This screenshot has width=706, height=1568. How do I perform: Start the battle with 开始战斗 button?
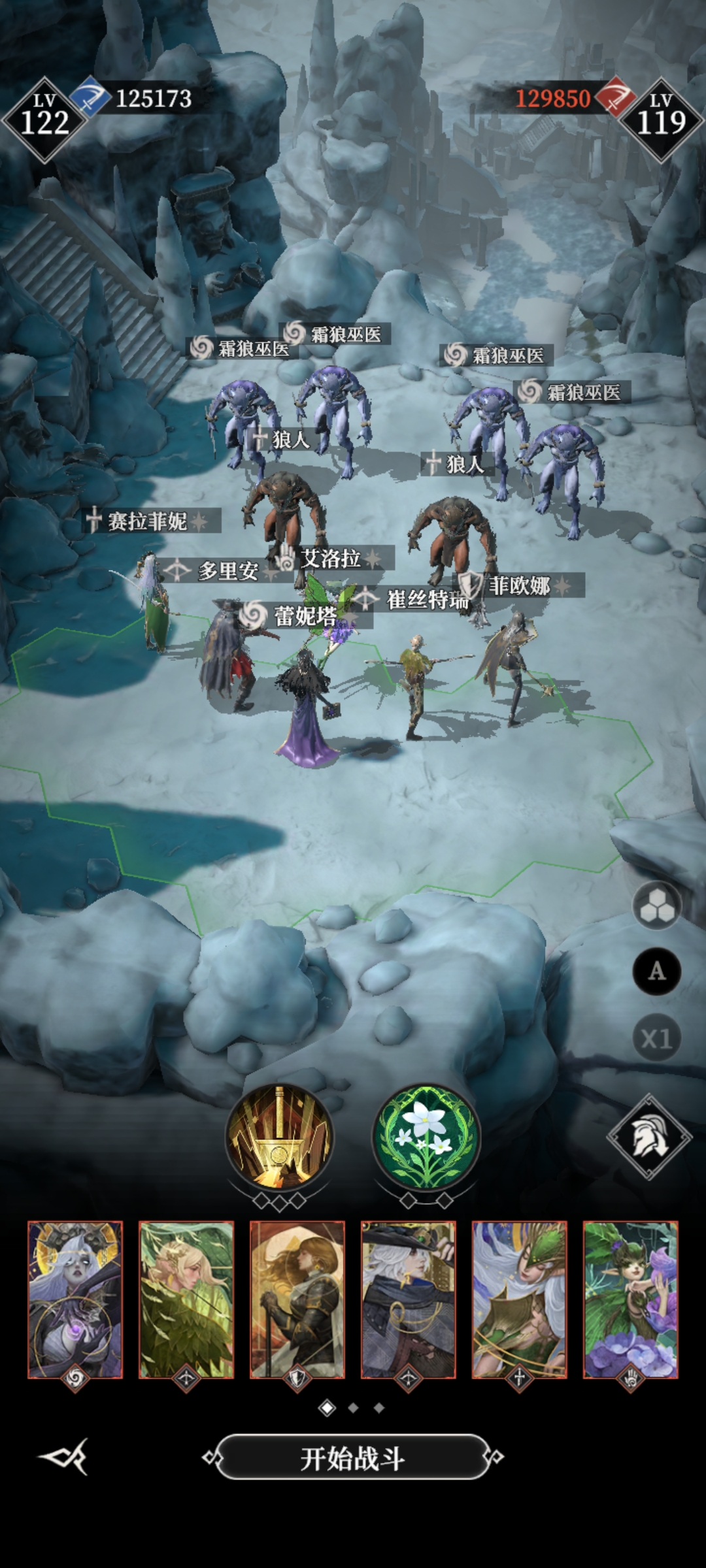(x=352, y=1458)
